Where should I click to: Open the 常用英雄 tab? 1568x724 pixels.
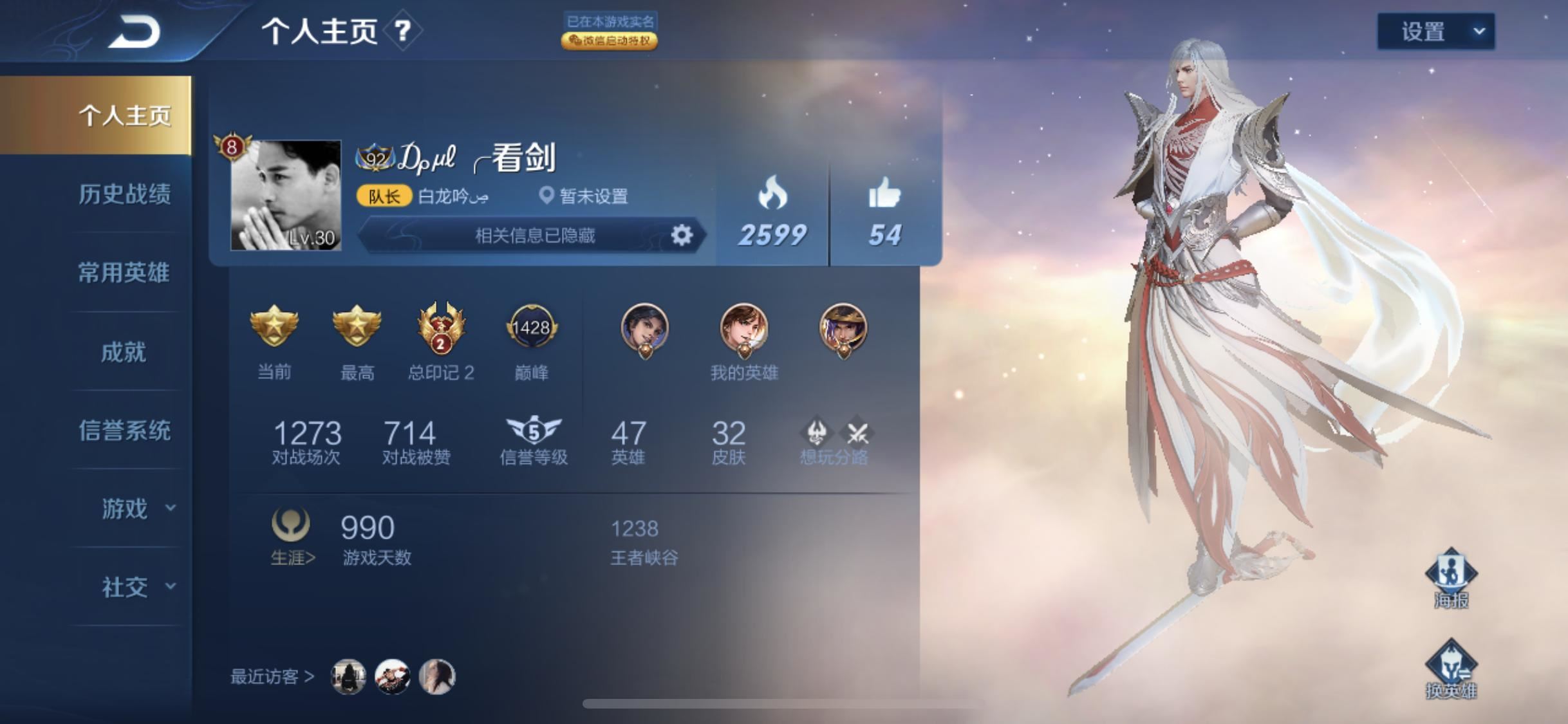coord(124,273)
